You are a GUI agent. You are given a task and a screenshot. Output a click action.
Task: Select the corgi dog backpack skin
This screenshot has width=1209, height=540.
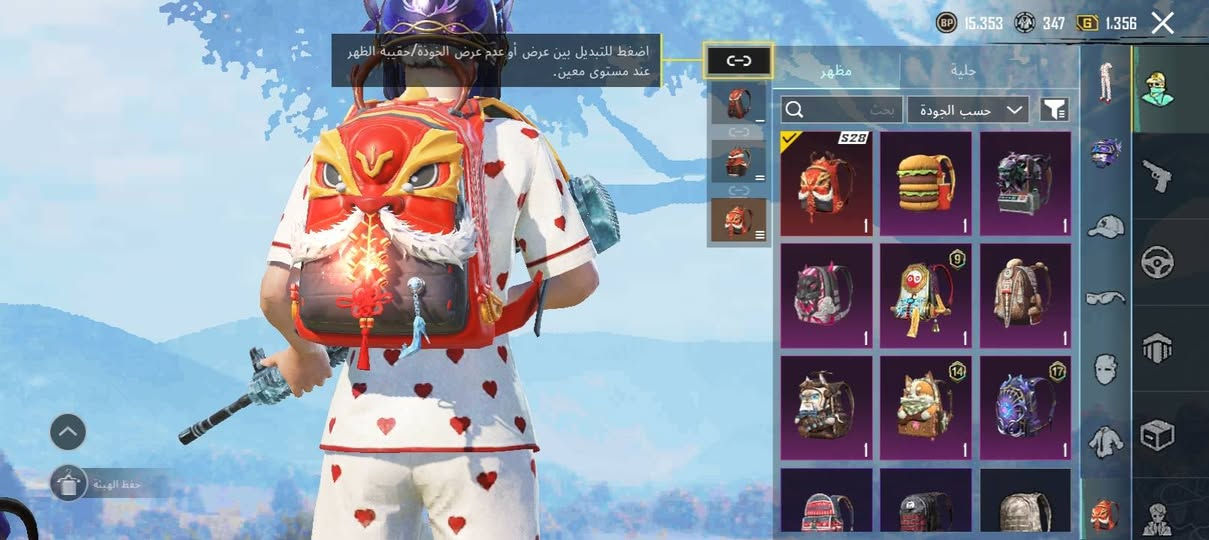(925, 408)
